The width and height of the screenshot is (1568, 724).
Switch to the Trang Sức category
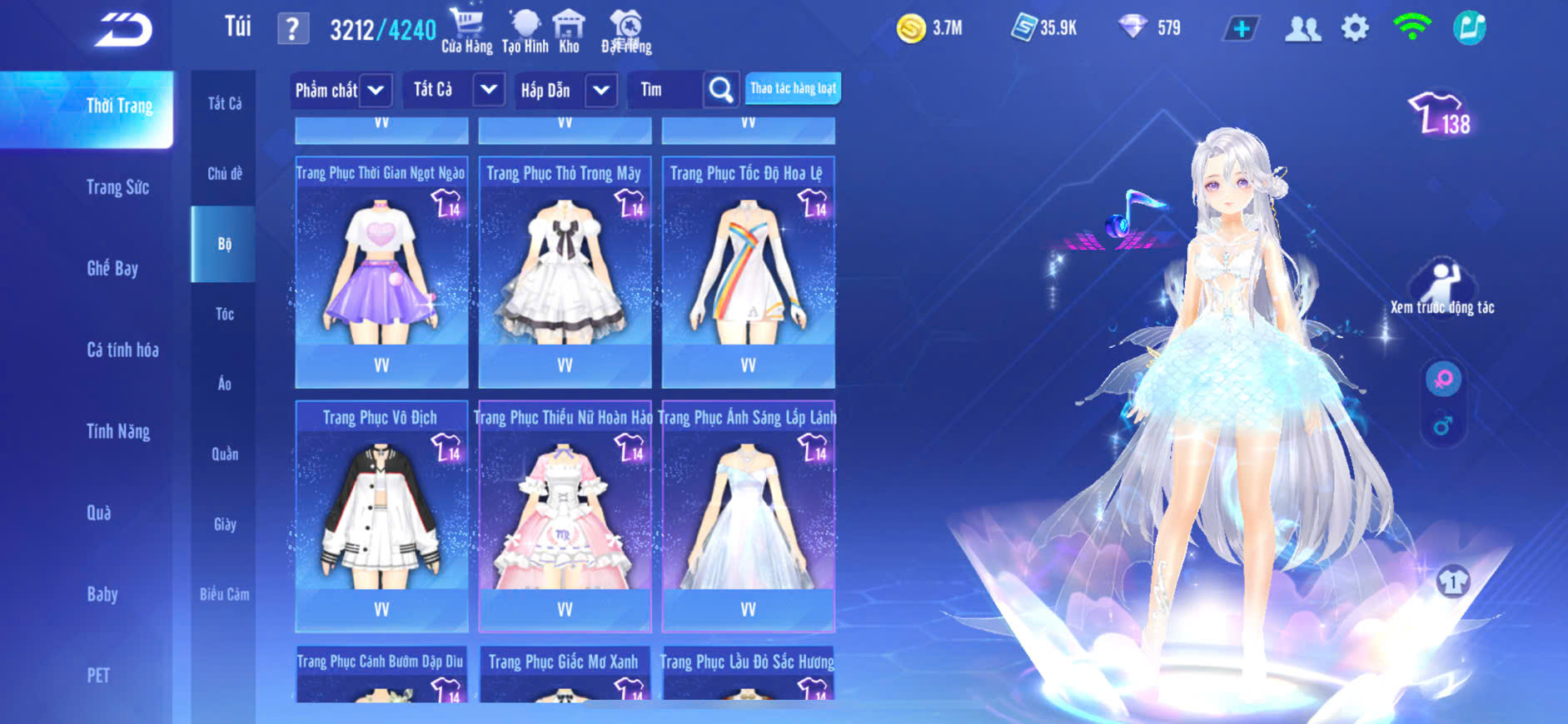(x=117, y=187)
